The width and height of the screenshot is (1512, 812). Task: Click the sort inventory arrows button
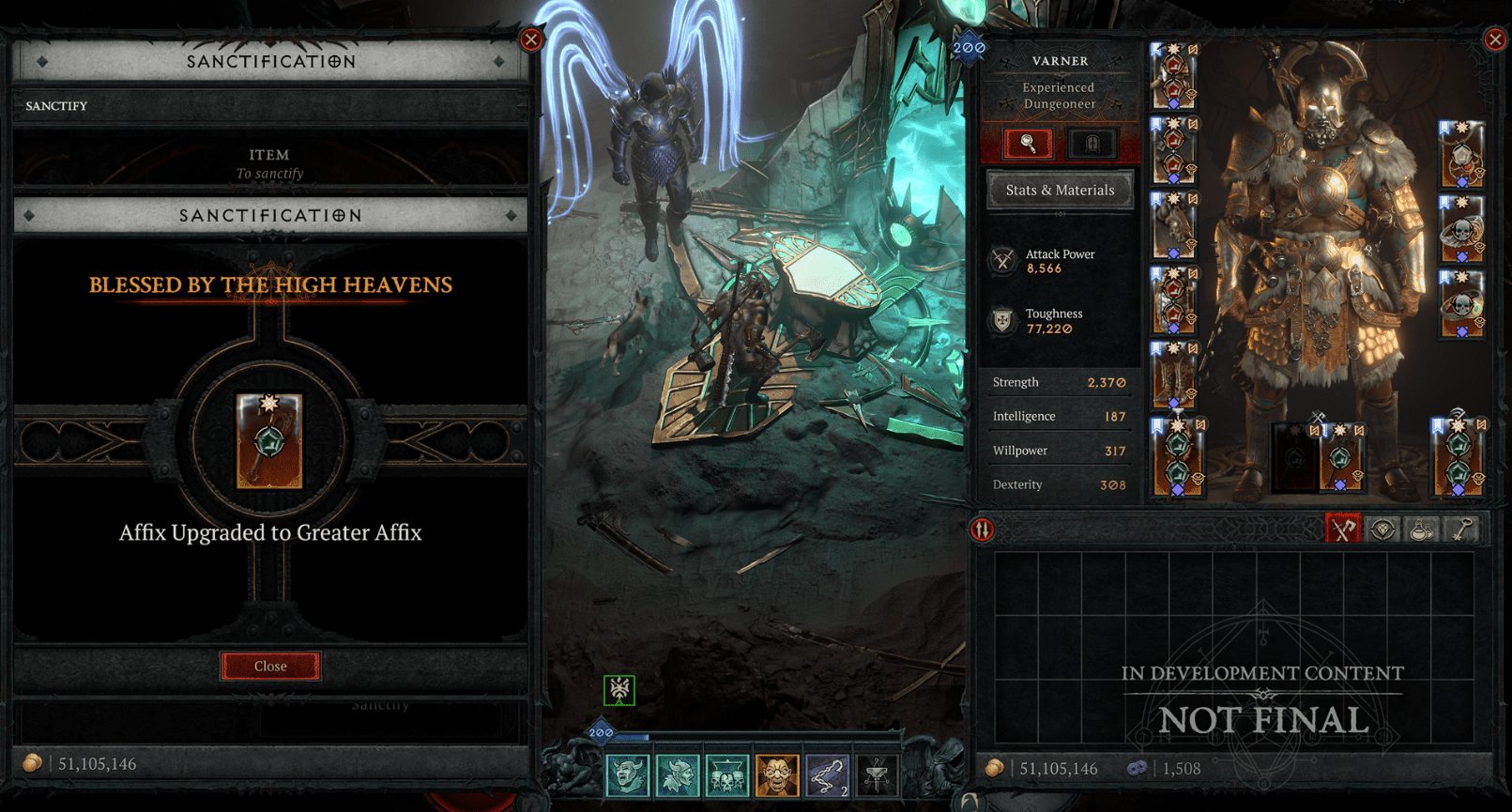point(982,530)
